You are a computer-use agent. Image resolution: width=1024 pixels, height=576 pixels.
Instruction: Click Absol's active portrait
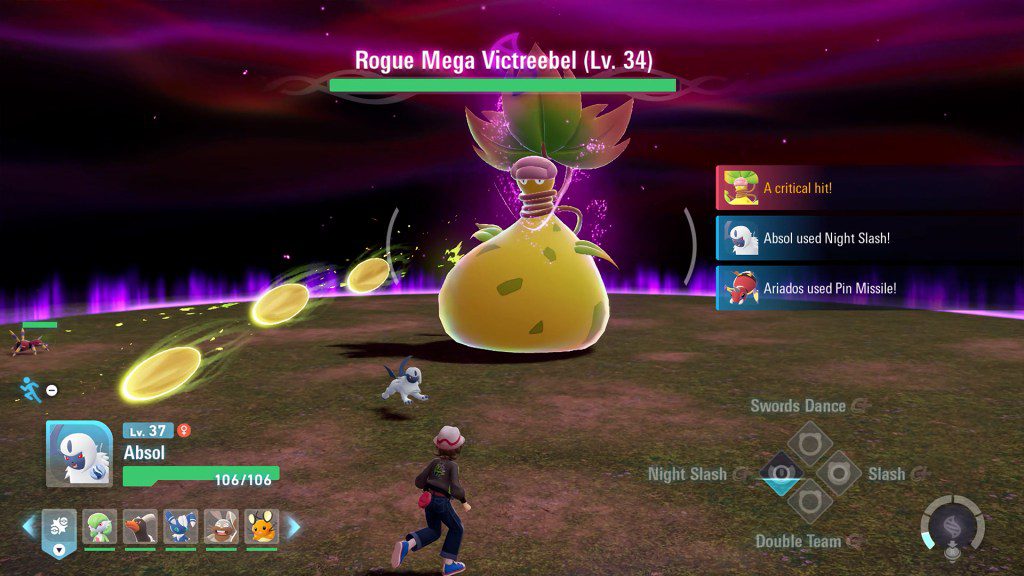78,453
